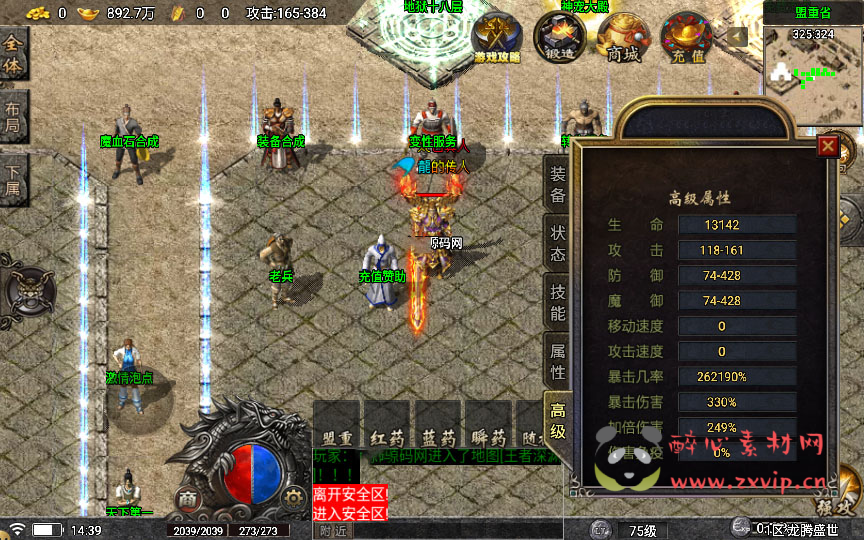This screenshot has height=540, width=864.
Task: Open the 锻造 forging menu
Action: coord(560,36)
